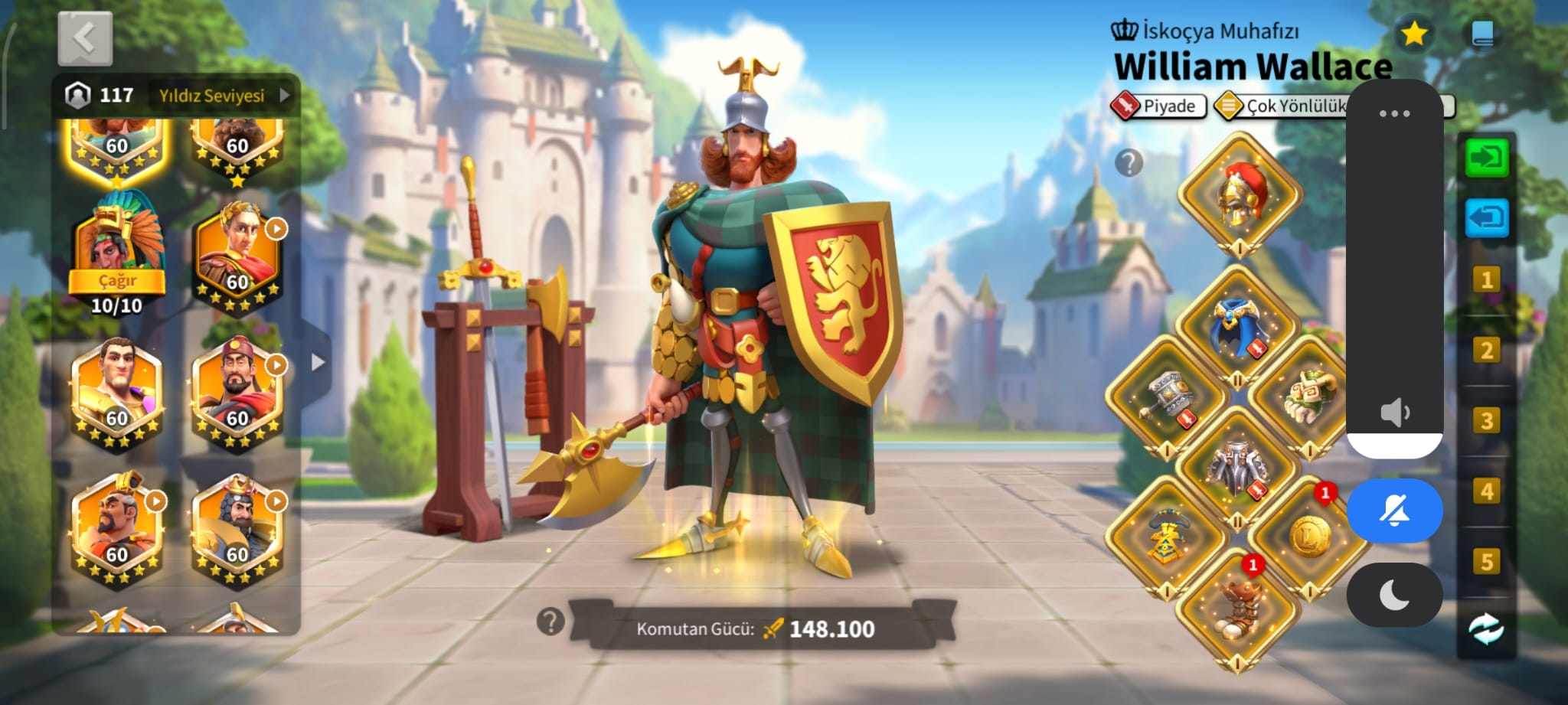
Task: Show Komutan Gücü help question mark
Action: 550,622
